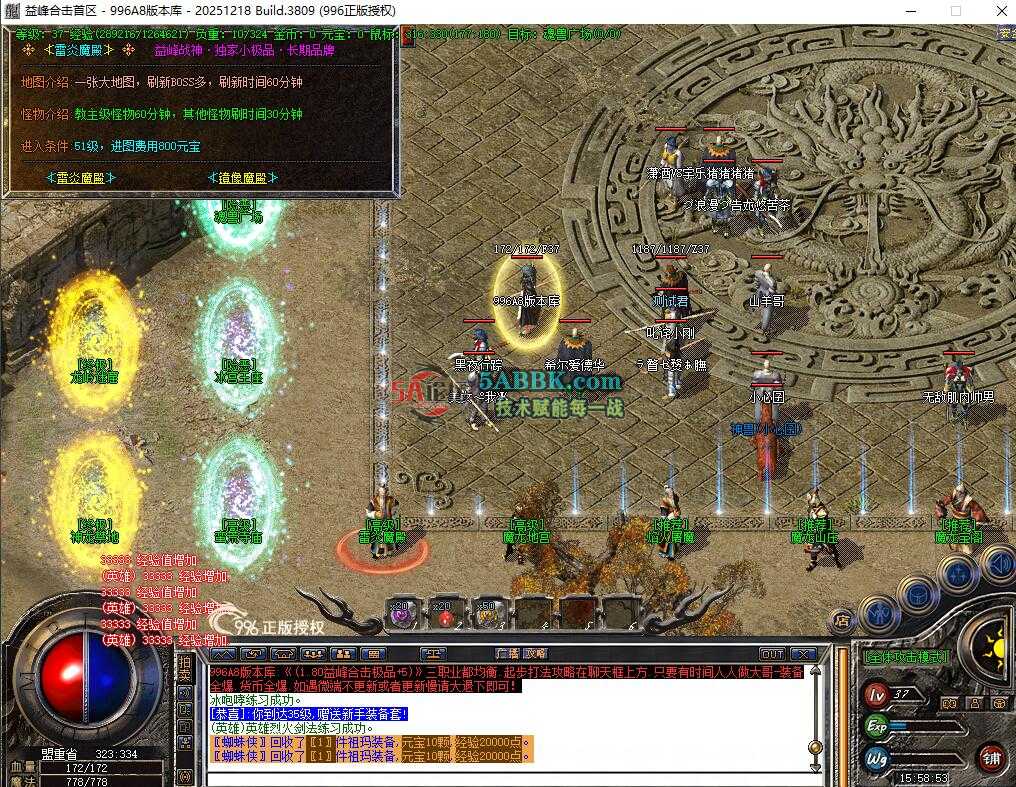Select the x50 item hotbar slot
Screen dimensions: 1016x787
pos(488,613)
